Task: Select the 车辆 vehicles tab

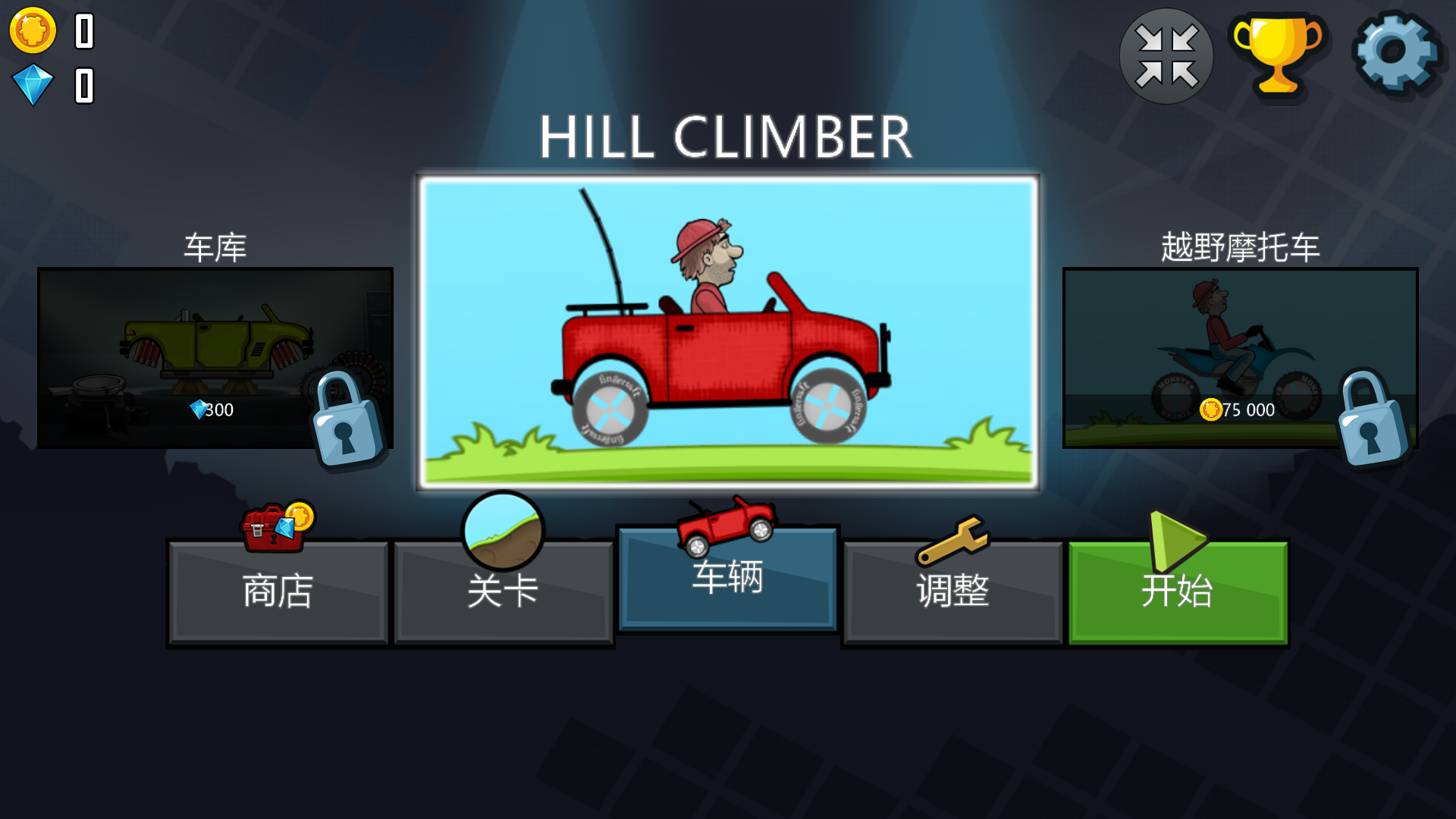Action: coord(728,579)
